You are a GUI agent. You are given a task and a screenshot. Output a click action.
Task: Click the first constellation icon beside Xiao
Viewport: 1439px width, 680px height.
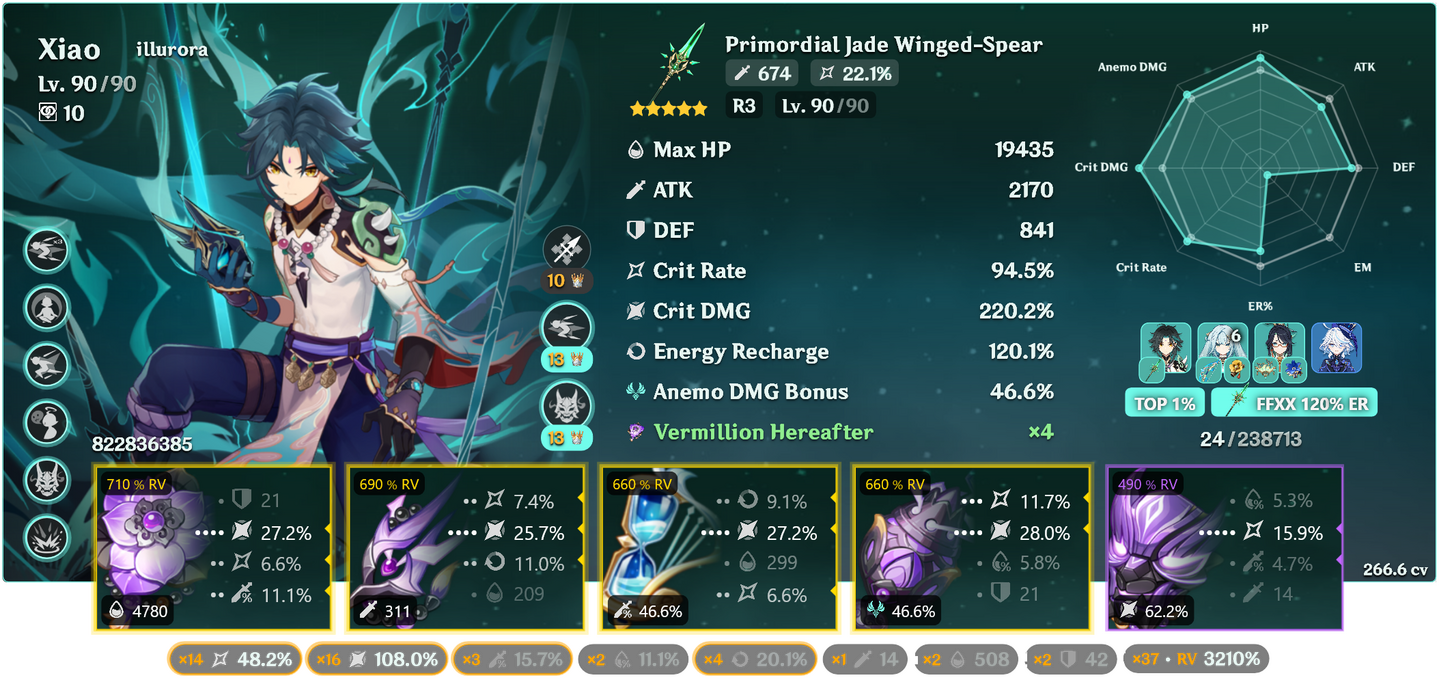point(46,250)
